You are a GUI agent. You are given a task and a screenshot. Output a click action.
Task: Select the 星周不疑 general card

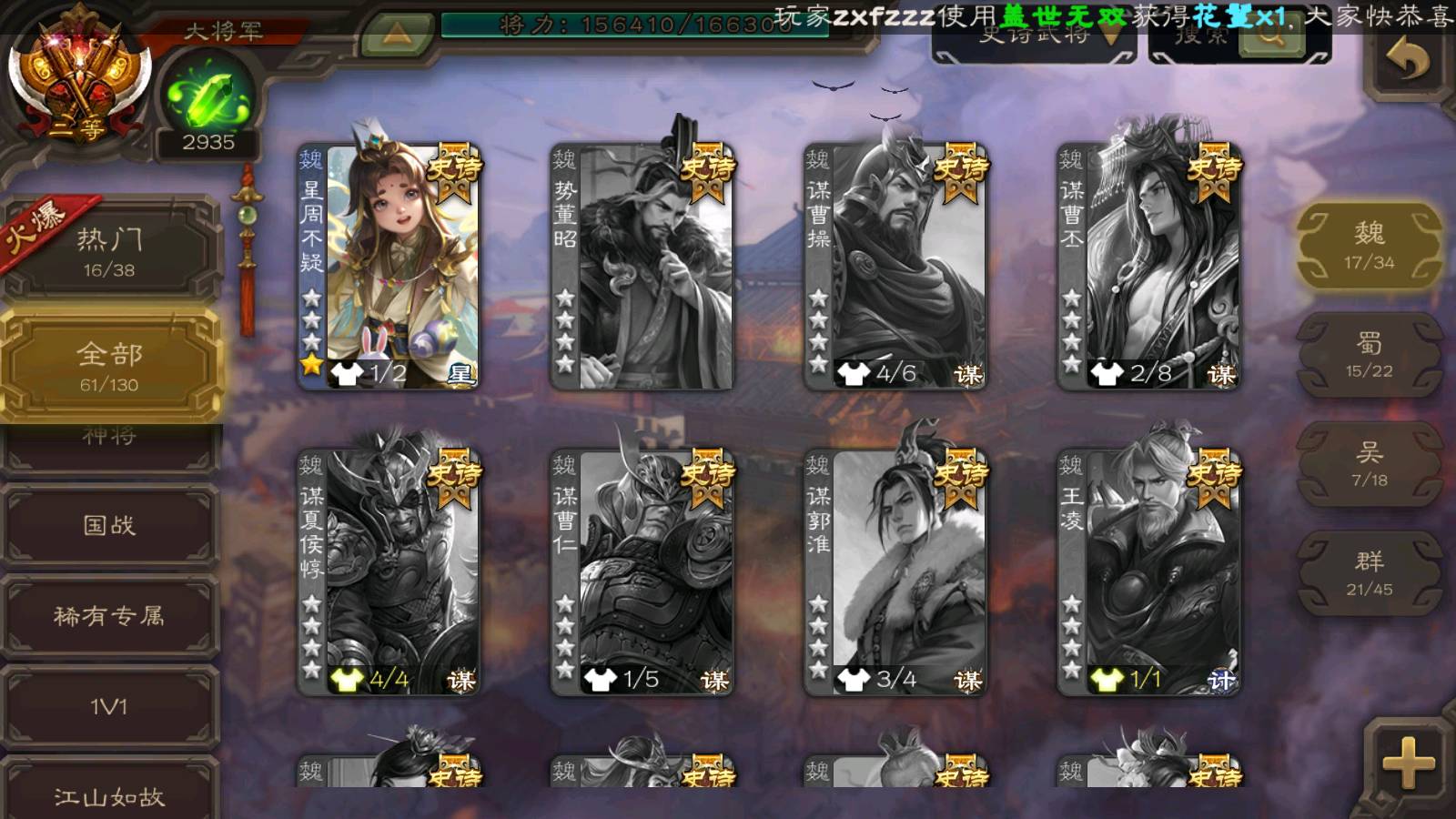coord(389,268)
